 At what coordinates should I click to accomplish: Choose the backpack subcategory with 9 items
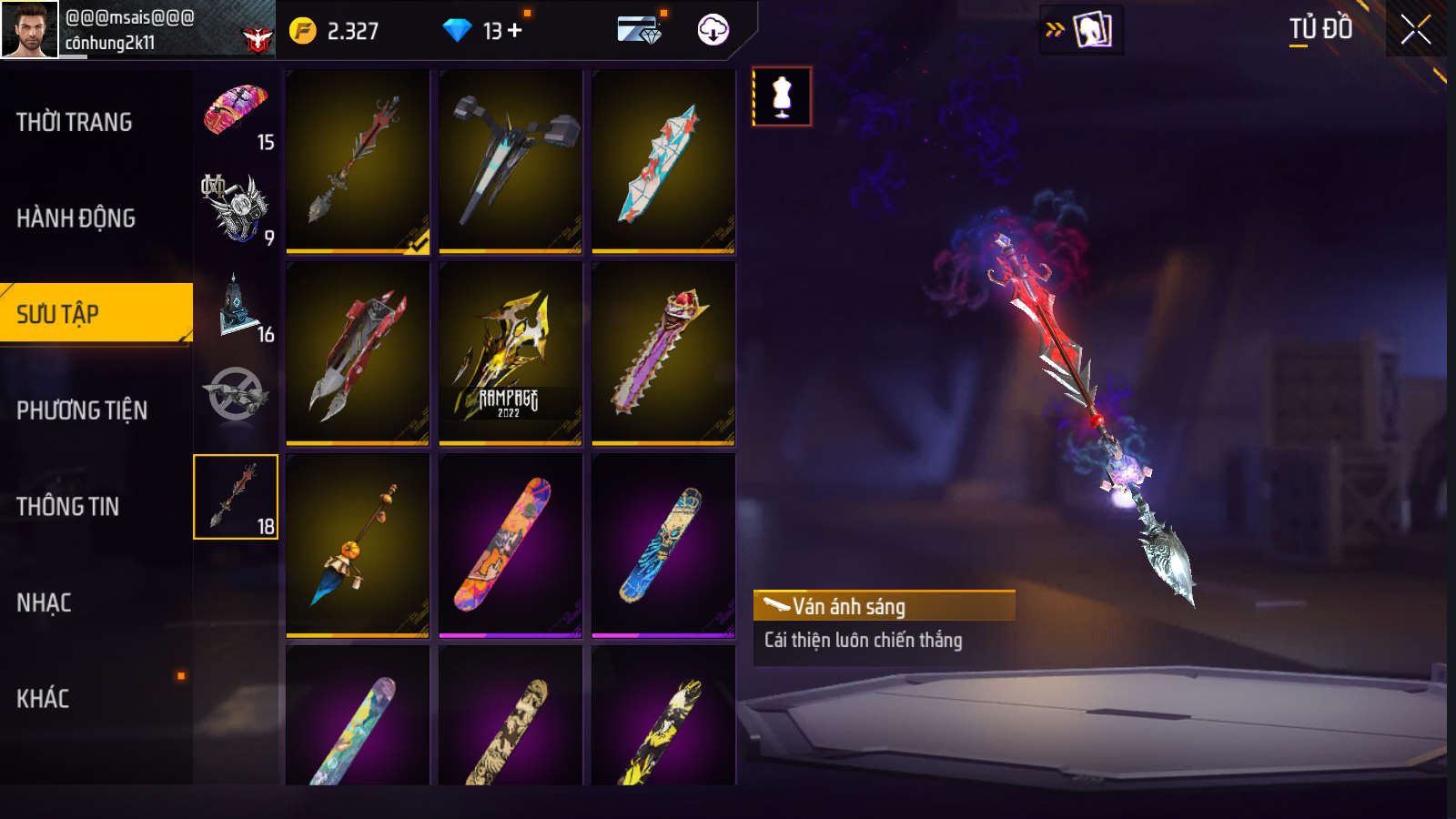[x=236, y=209]
